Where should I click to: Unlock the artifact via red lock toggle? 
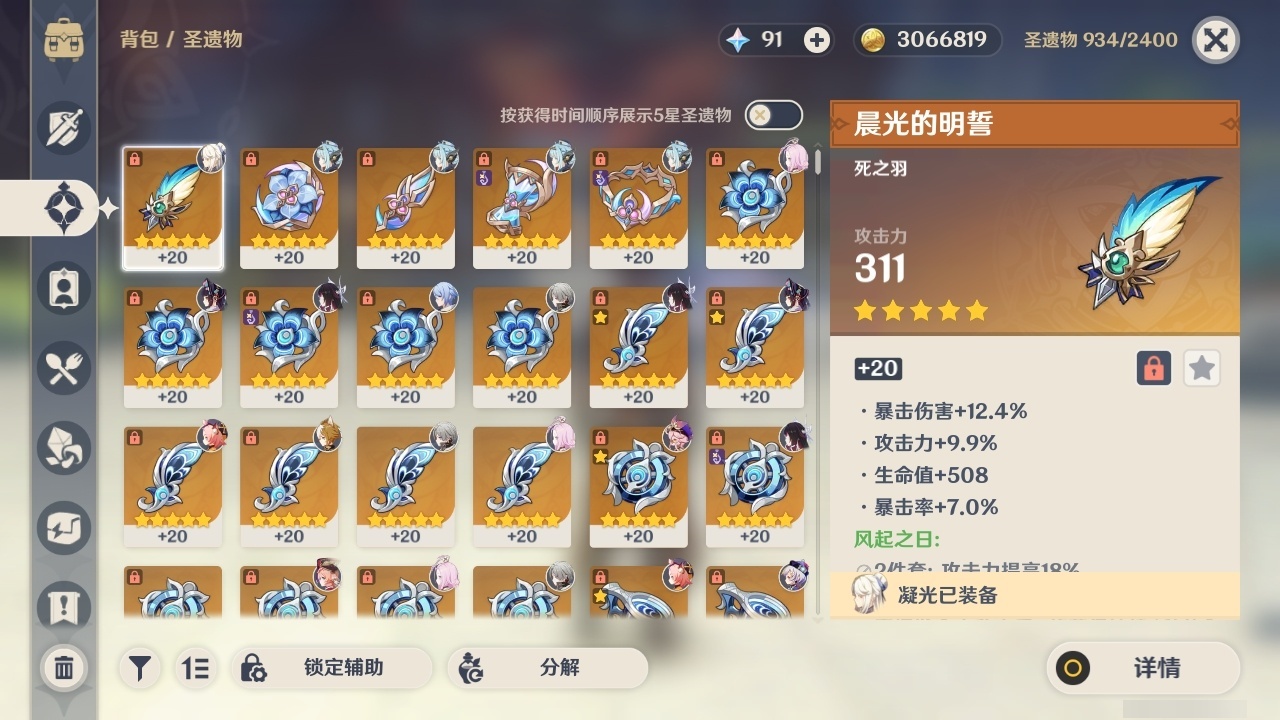[x=1152, y=368]
